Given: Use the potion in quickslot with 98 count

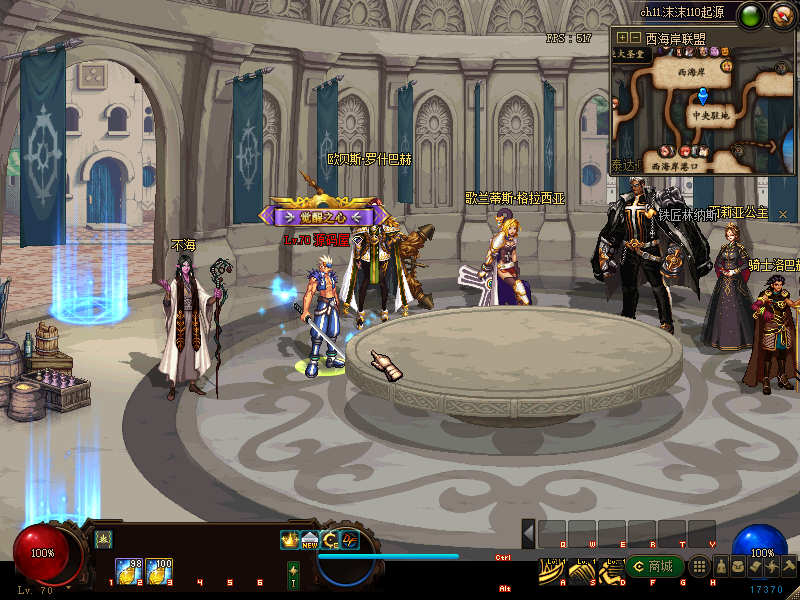Looking at the screenshot, I should click(x=127, y=570).
